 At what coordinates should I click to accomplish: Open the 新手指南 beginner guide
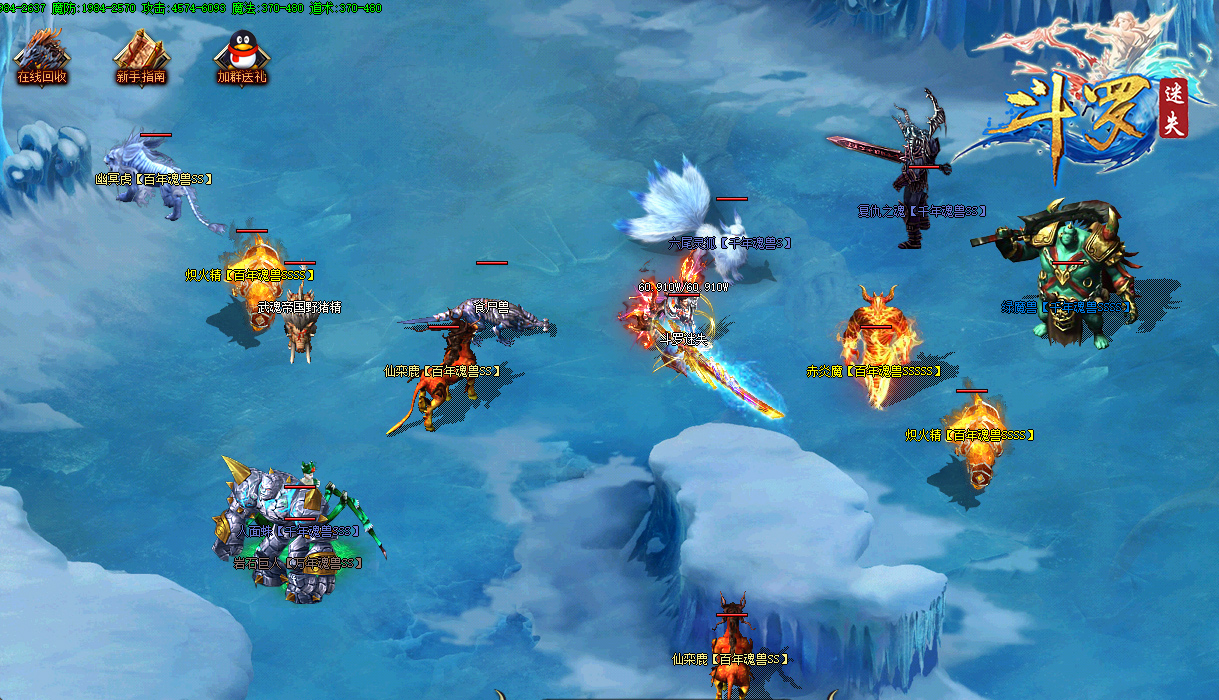pos(141,55)
